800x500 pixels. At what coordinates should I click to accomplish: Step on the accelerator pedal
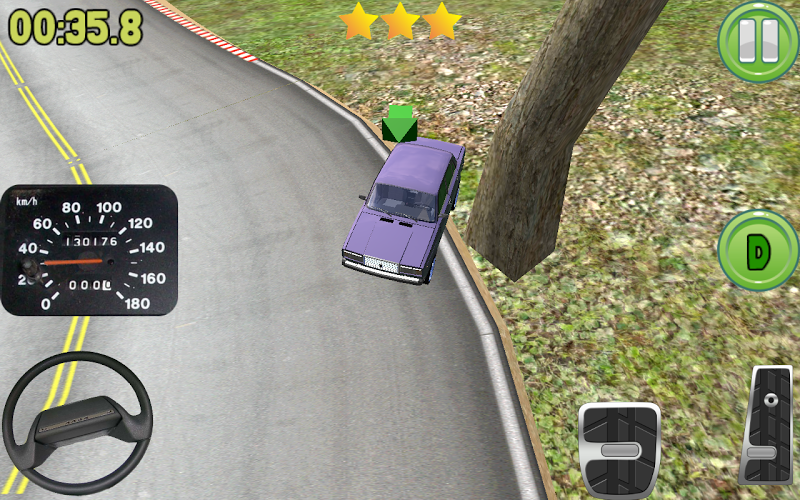tap(765, 427)
